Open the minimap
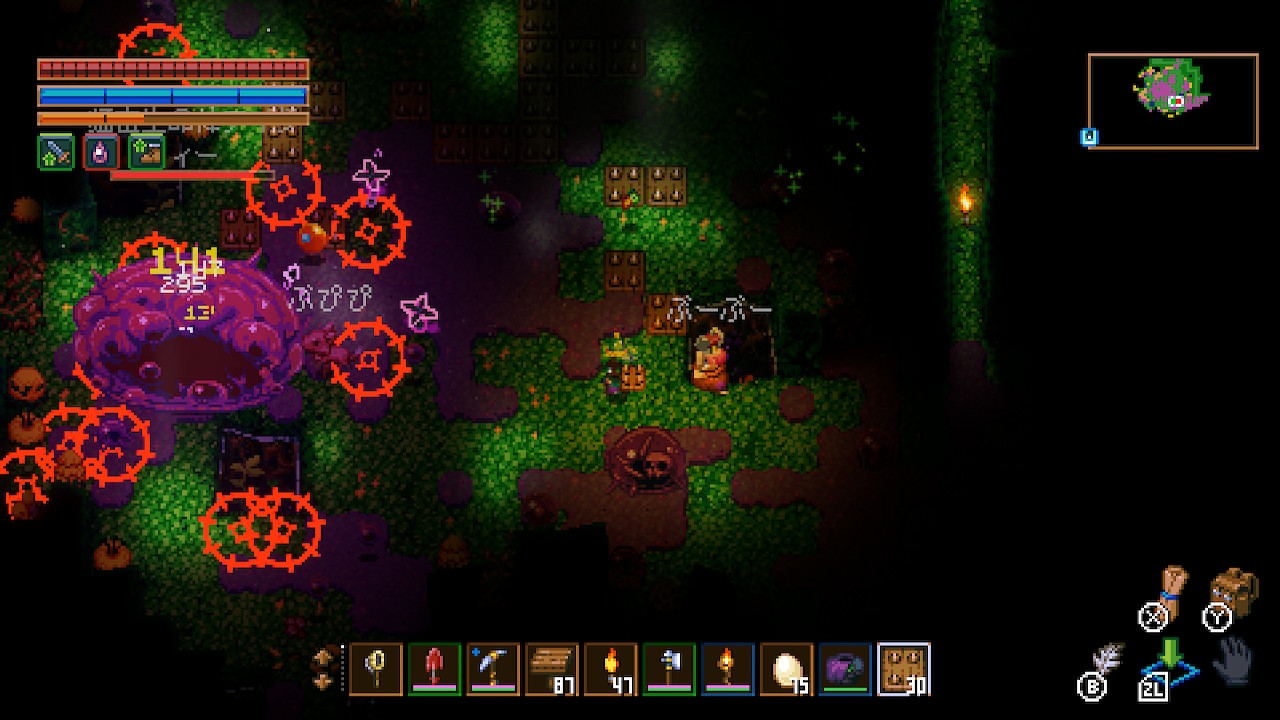This screenshot has width=1280, height=720. 1173,101
